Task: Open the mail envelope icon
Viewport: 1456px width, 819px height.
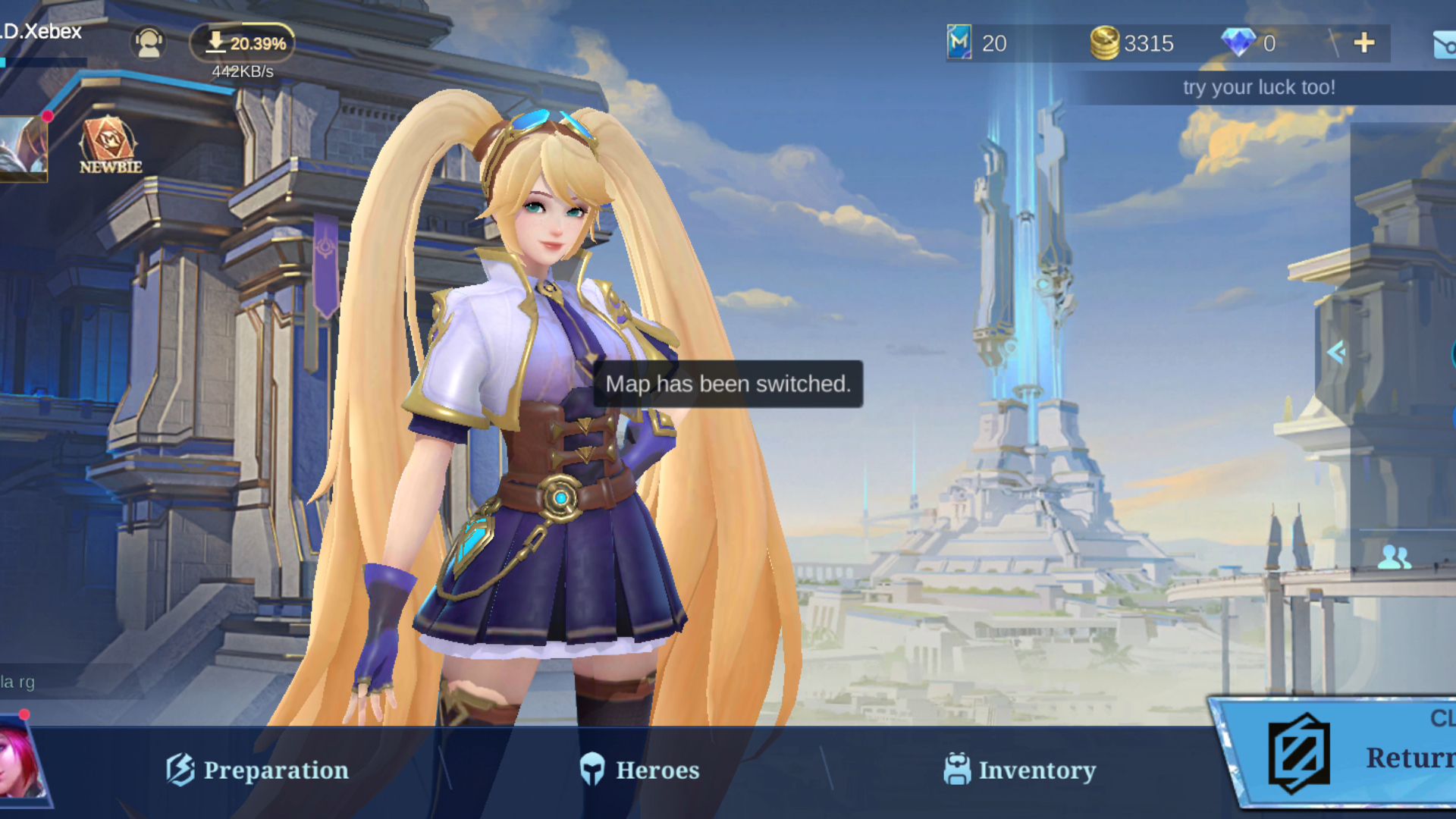Action: tap(1443, 45)
